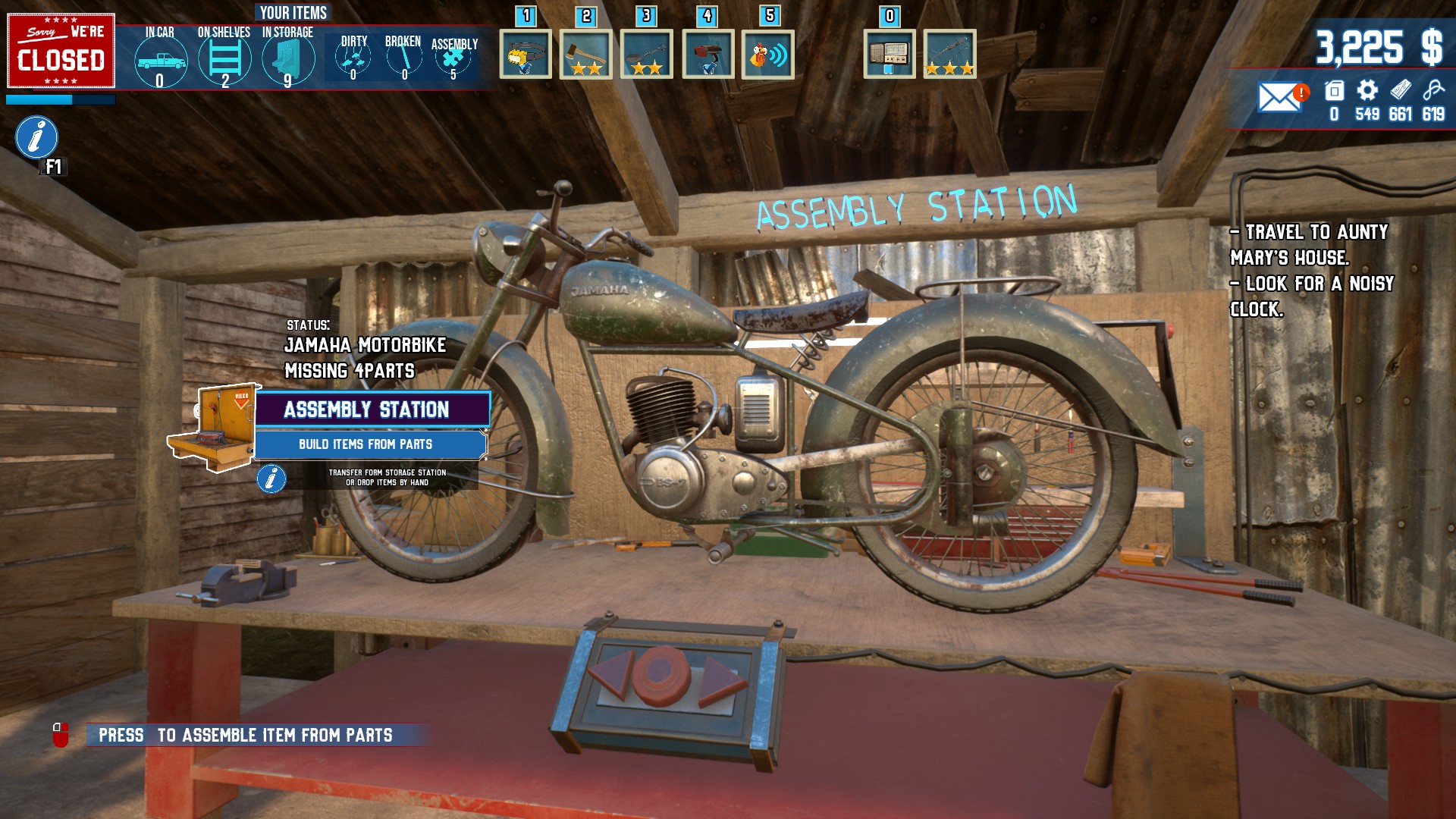Show items On Shelves

(x=224, y=59)
